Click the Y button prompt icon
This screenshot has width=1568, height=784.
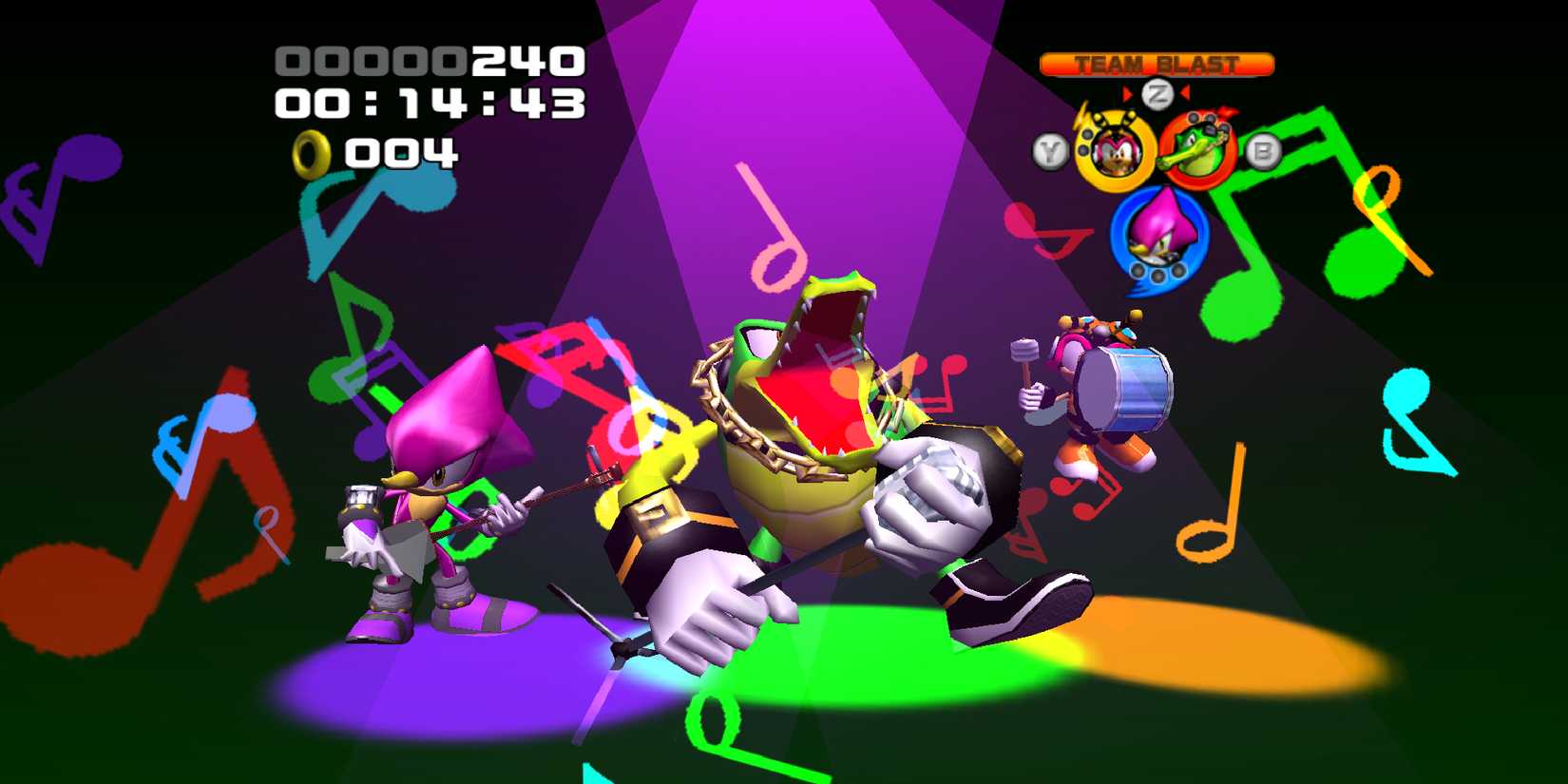coord(1051,148)
